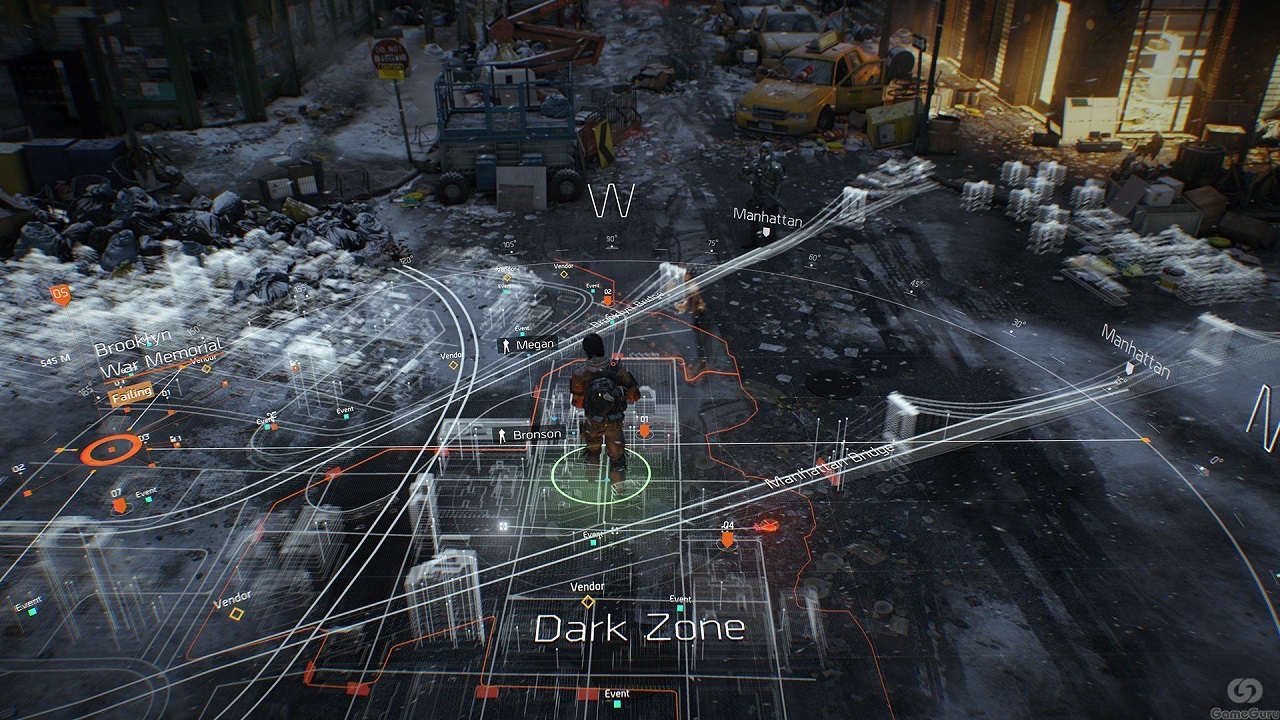Click the Event marker below Dark Zone
The image size is (1280, 720).
(x=616, y=693)
